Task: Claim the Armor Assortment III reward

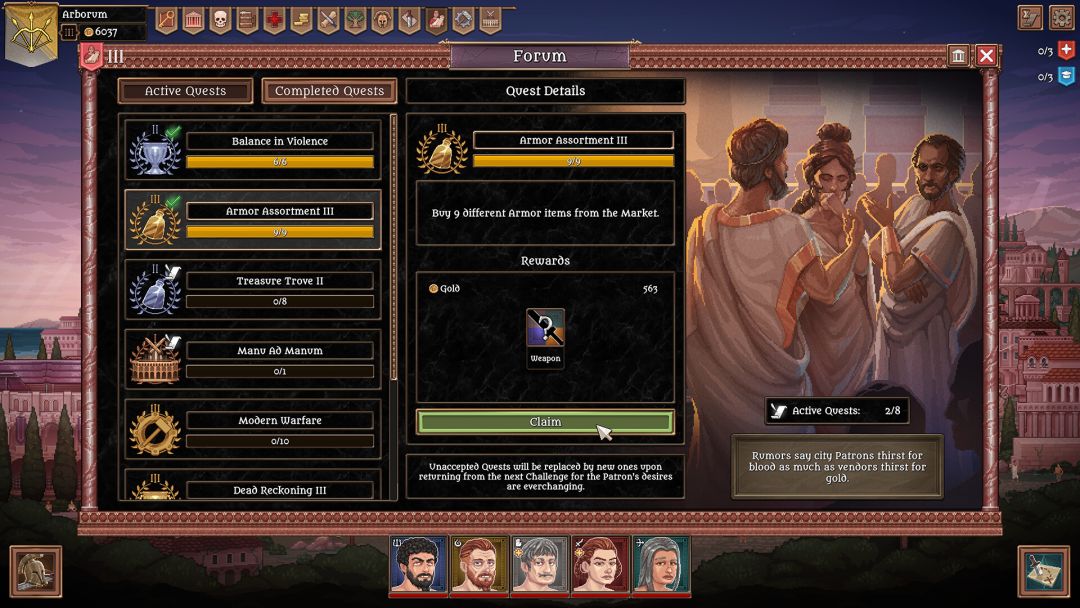Action: click(545, 422)
